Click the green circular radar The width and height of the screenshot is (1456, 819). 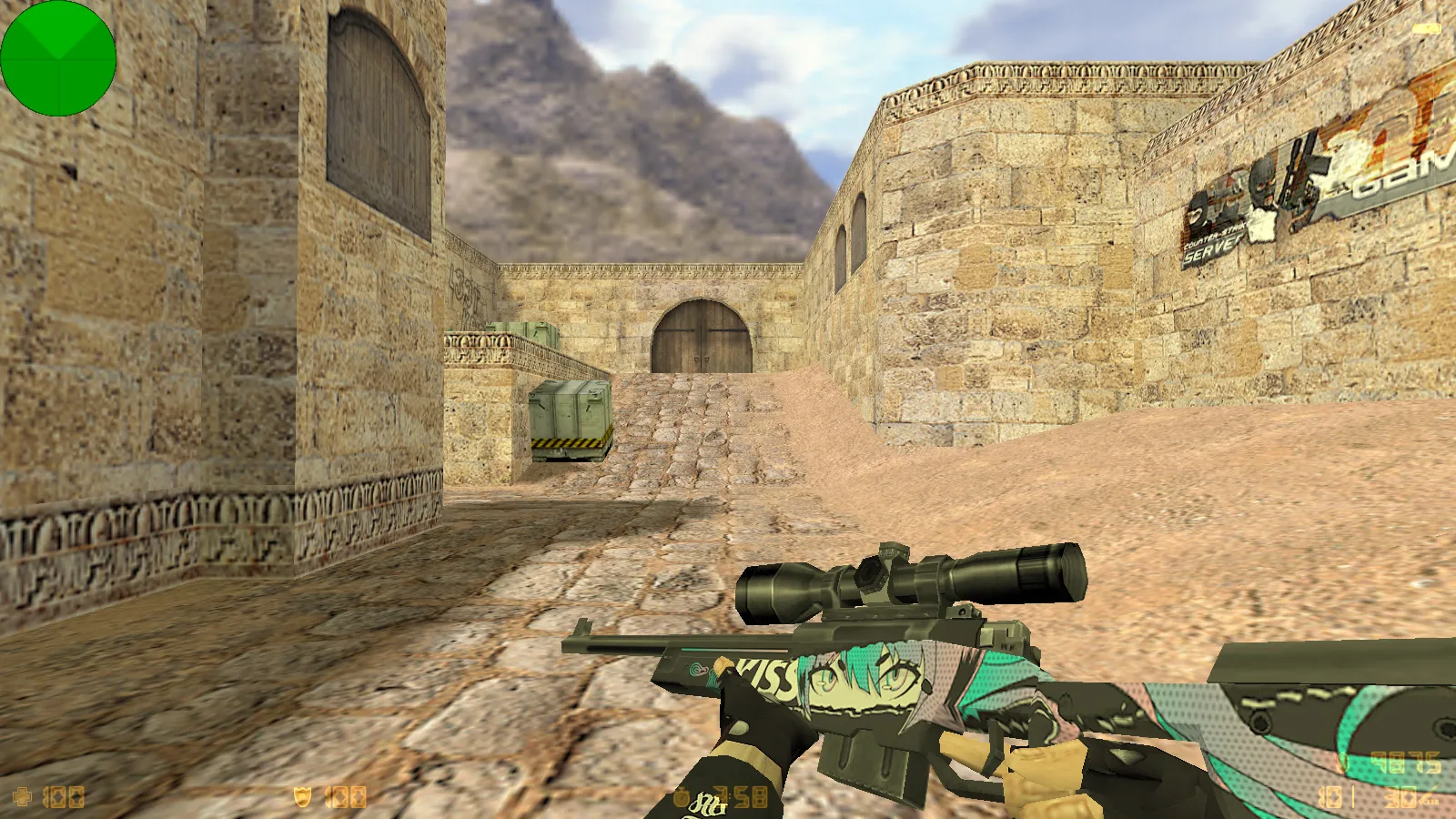pos(58,58)
